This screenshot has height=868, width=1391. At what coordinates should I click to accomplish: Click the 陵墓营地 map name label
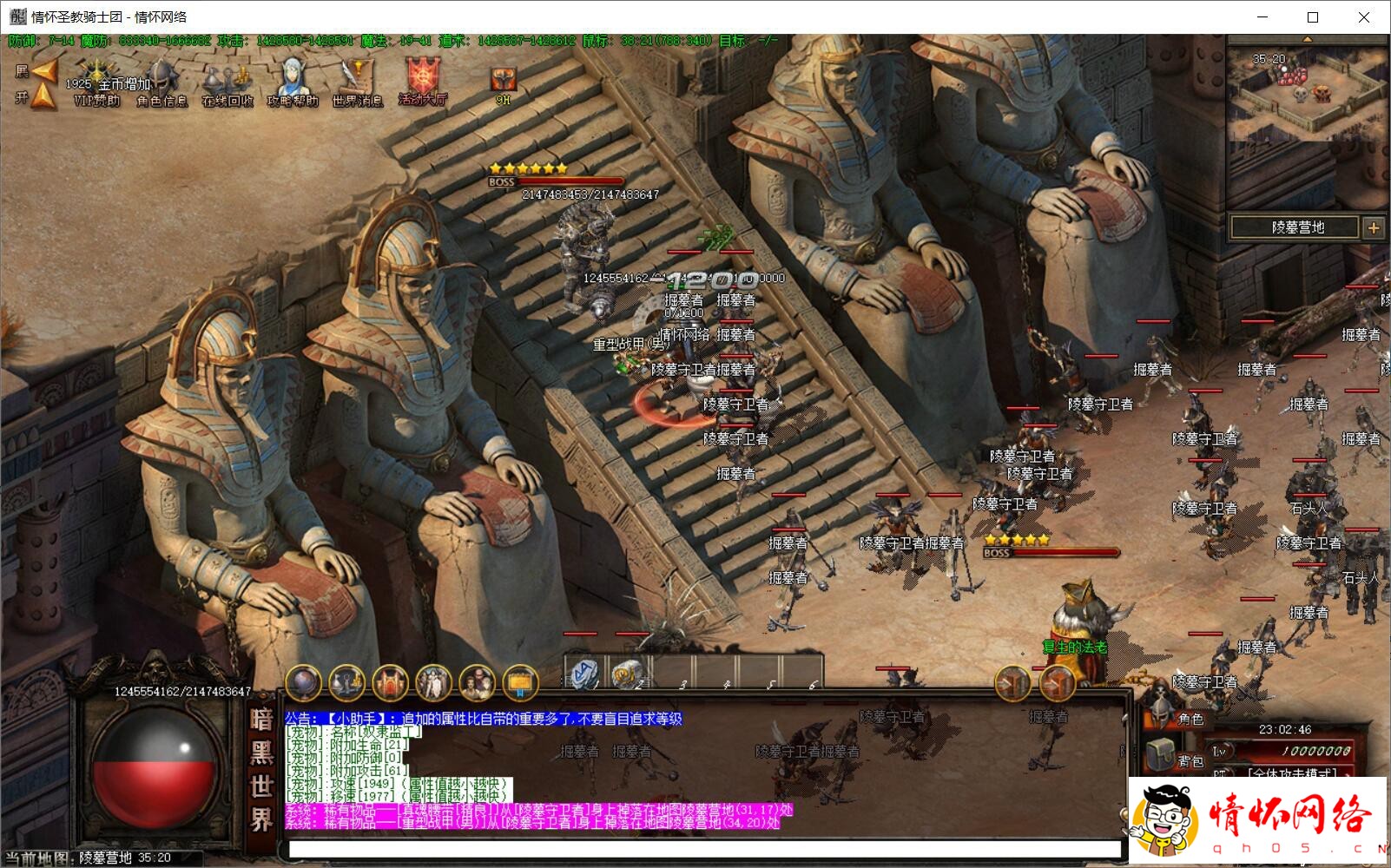(1297, 227)
